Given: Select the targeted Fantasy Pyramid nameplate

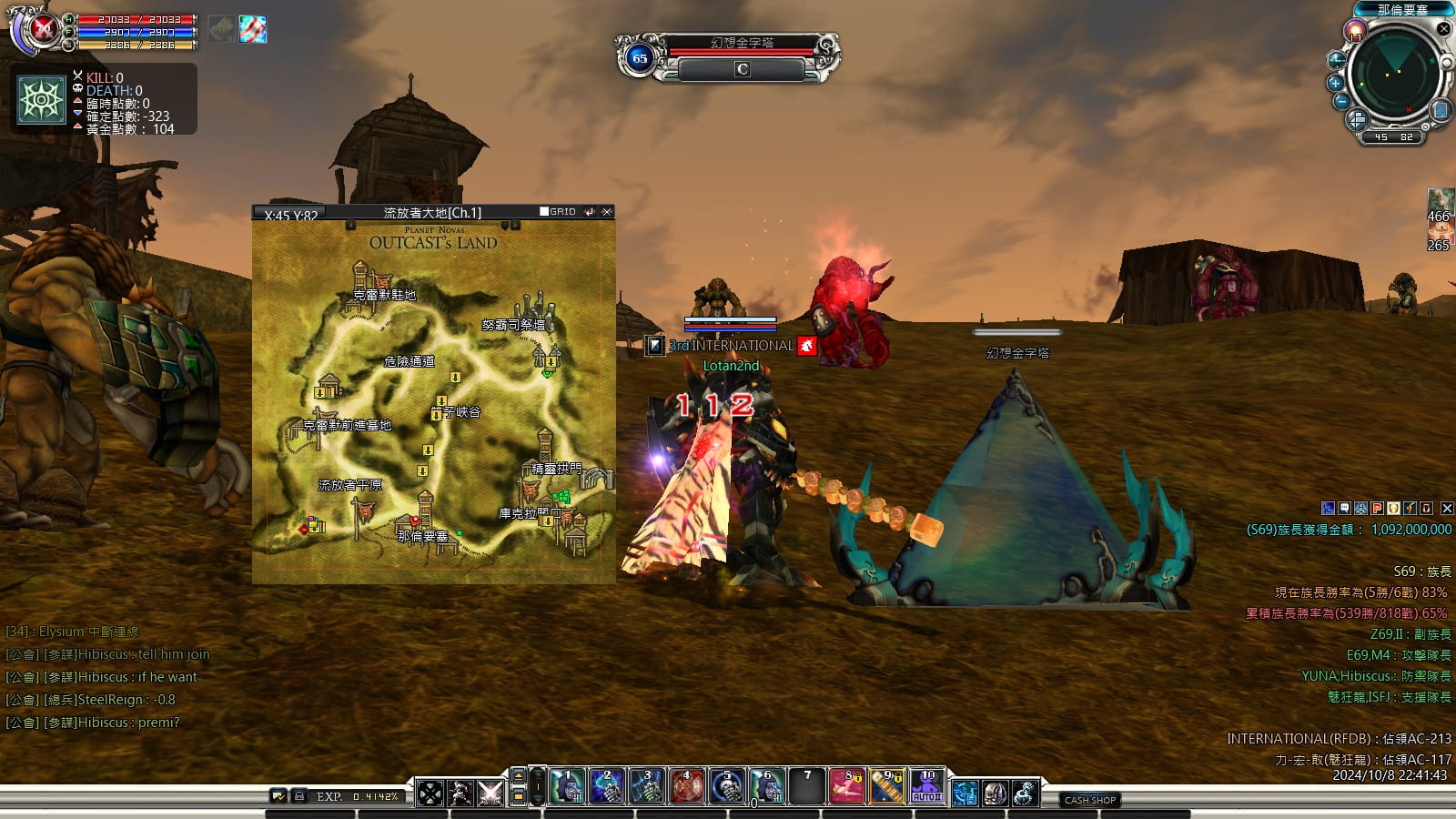Looking at the screenshot, I should 742,43.
